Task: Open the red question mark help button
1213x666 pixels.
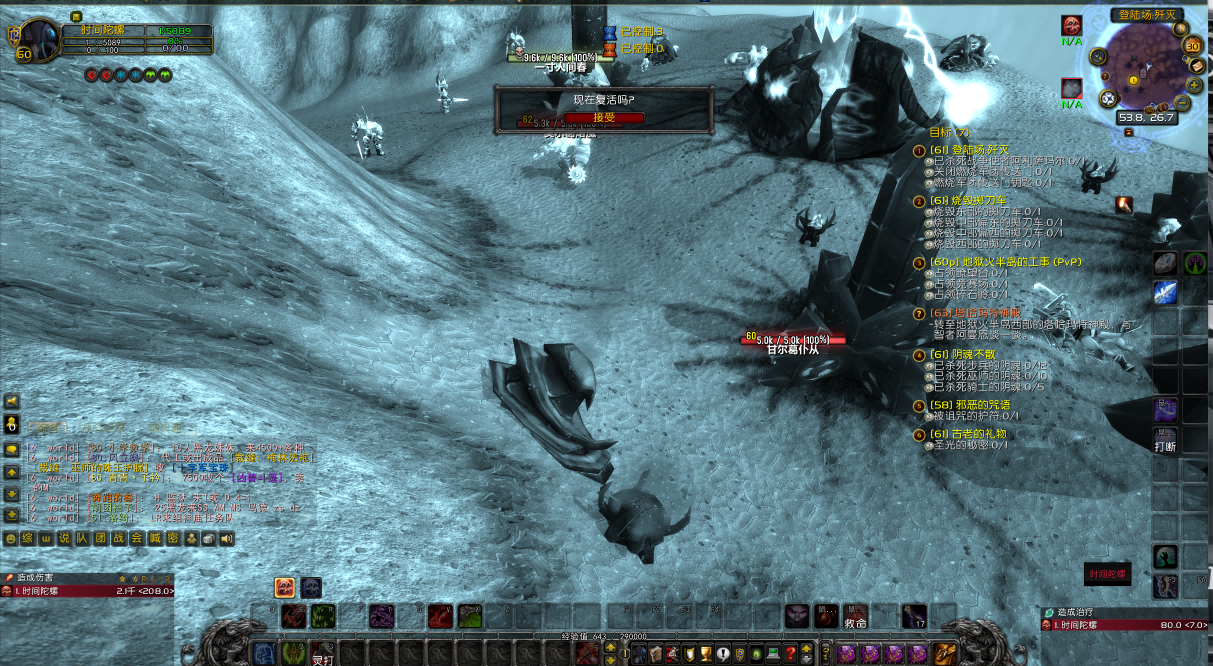Action: [x=790, y=654]
